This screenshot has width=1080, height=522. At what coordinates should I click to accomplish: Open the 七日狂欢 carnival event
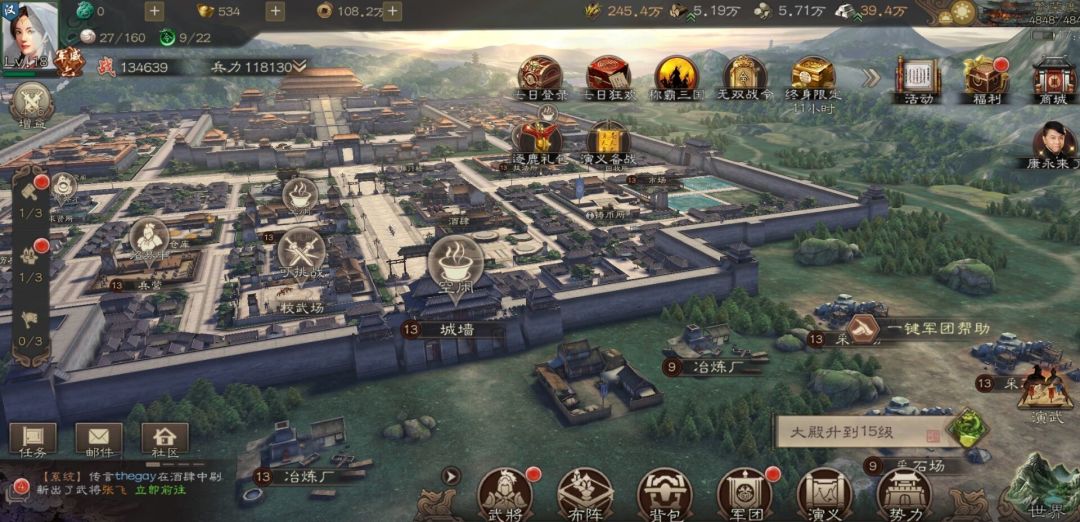coord(607,76)
